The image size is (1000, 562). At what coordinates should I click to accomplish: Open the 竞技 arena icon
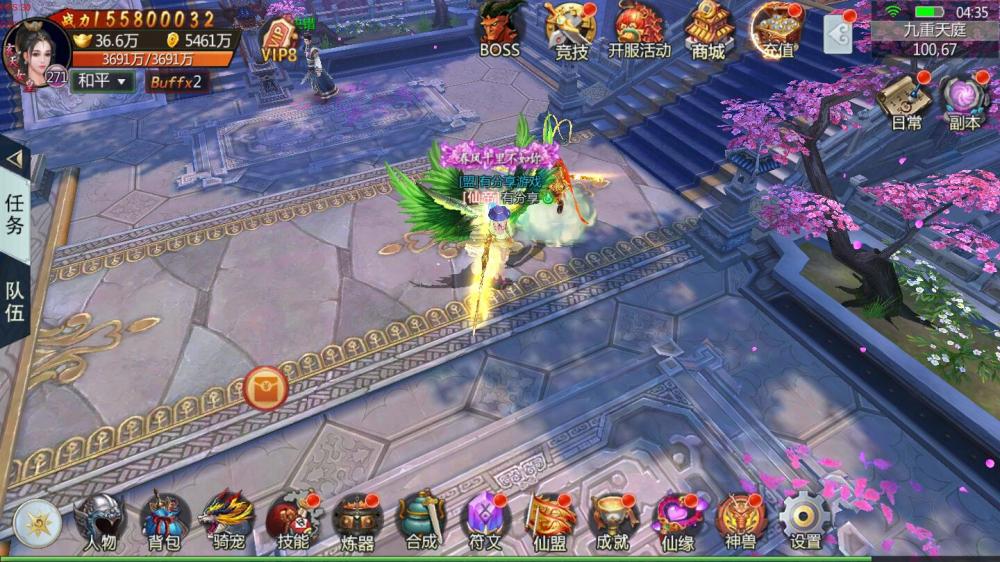(571, 29)
